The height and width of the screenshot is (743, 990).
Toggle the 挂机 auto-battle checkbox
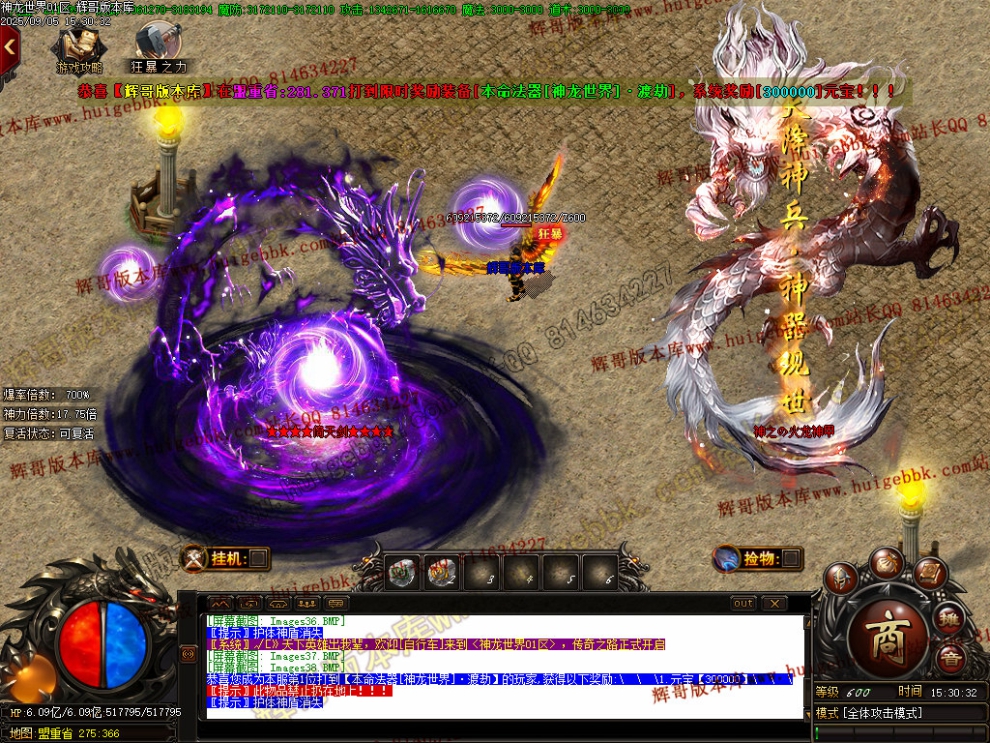[258, 558]
